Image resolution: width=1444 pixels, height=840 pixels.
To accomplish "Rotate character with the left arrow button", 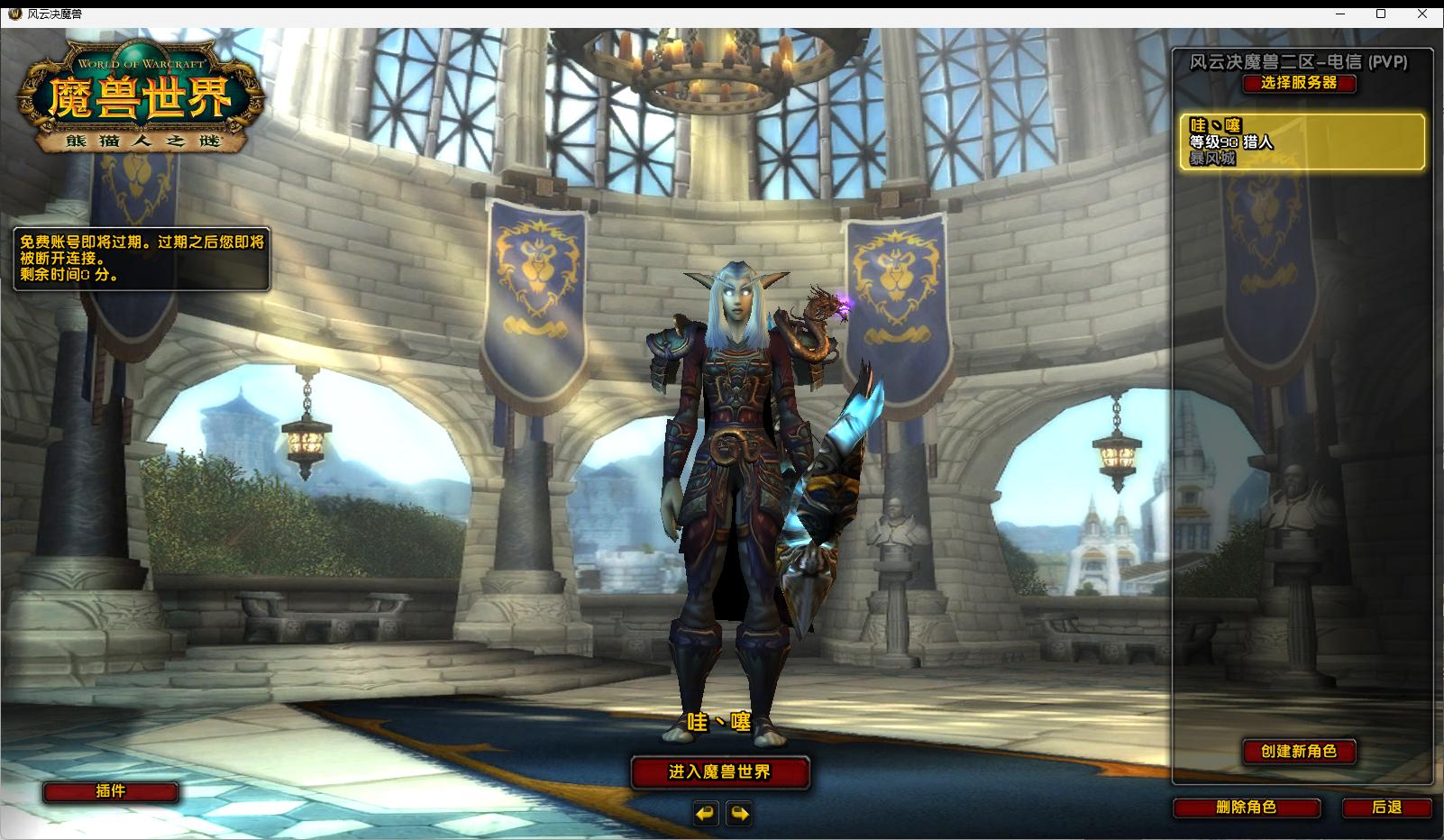I will (705, 814).
